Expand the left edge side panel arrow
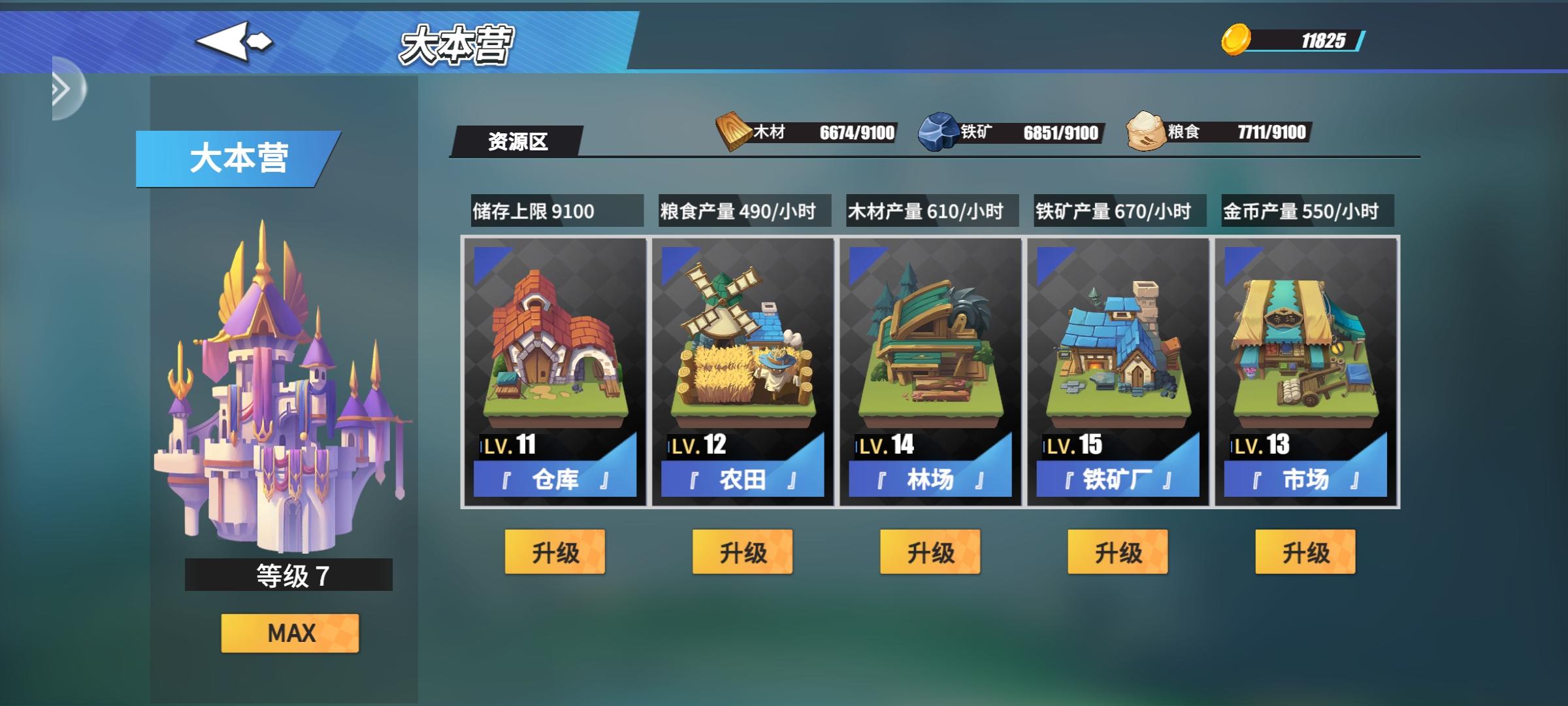This screenshot has height=706, width=1568. point(62,92)
